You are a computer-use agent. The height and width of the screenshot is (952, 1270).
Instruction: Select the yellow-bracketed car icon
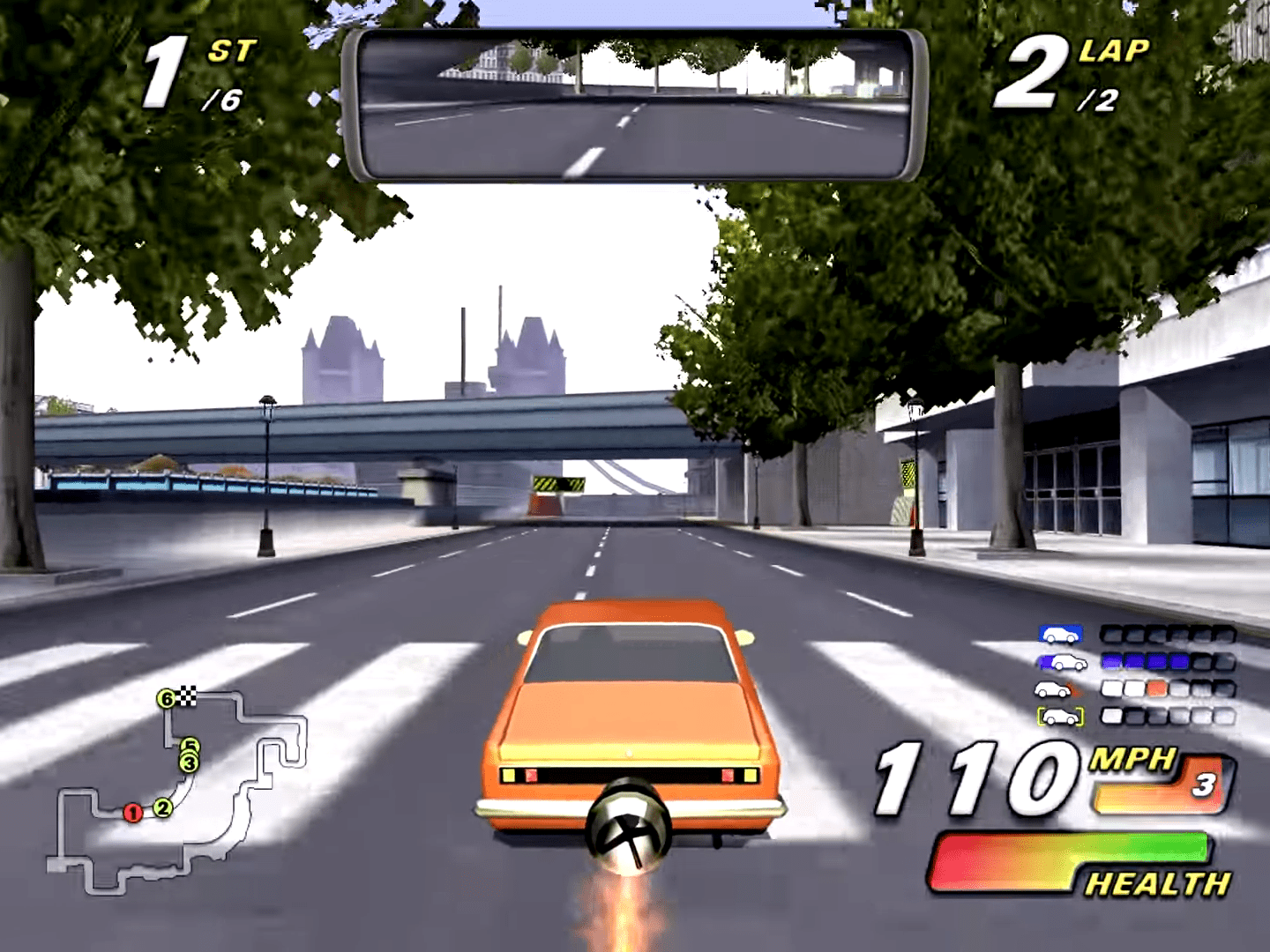point(1060,717)
